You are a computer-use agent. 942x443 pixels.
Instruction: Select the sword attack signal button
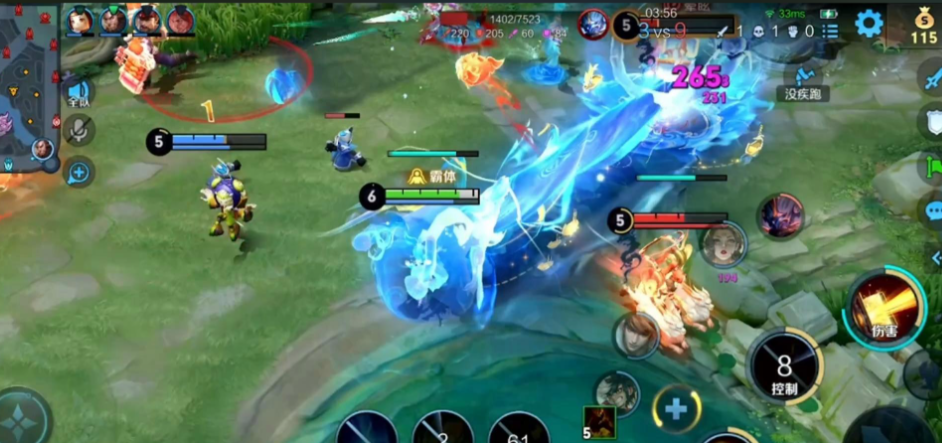click(930, 75)
